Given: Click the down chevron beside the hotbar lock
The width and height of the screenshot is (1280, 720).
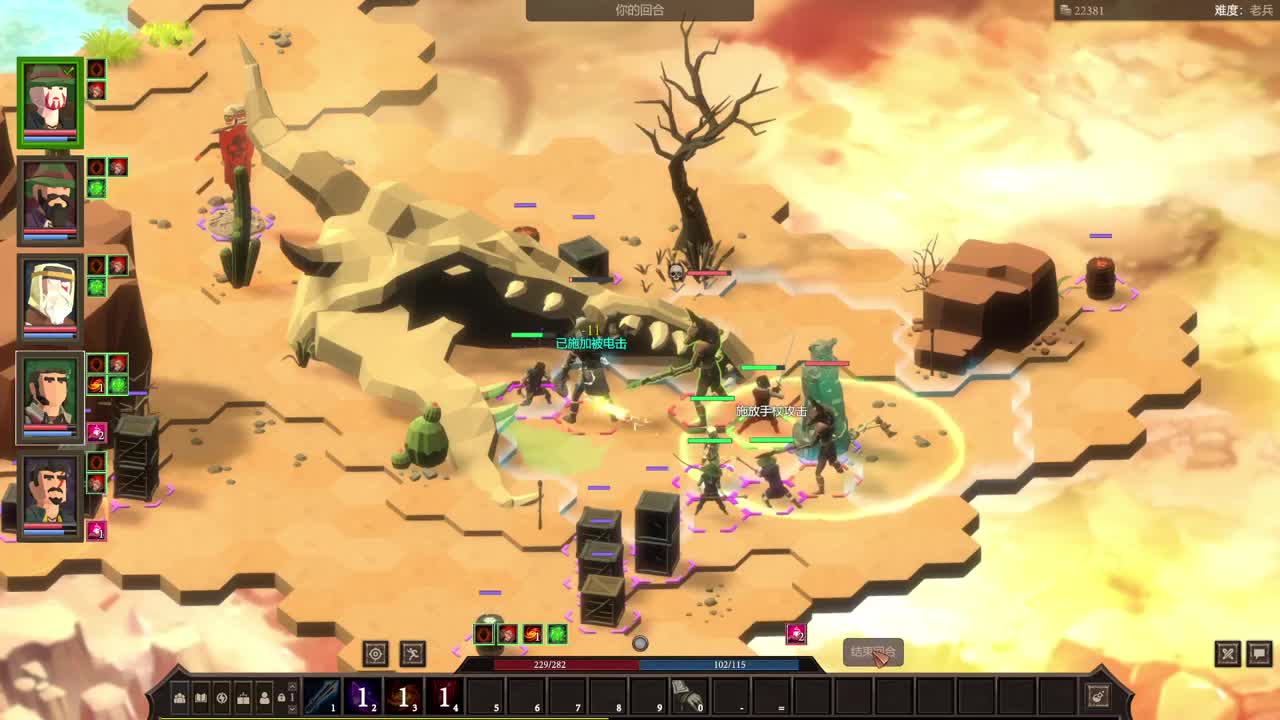Looking at the screenshot, I should pos(291,709).
